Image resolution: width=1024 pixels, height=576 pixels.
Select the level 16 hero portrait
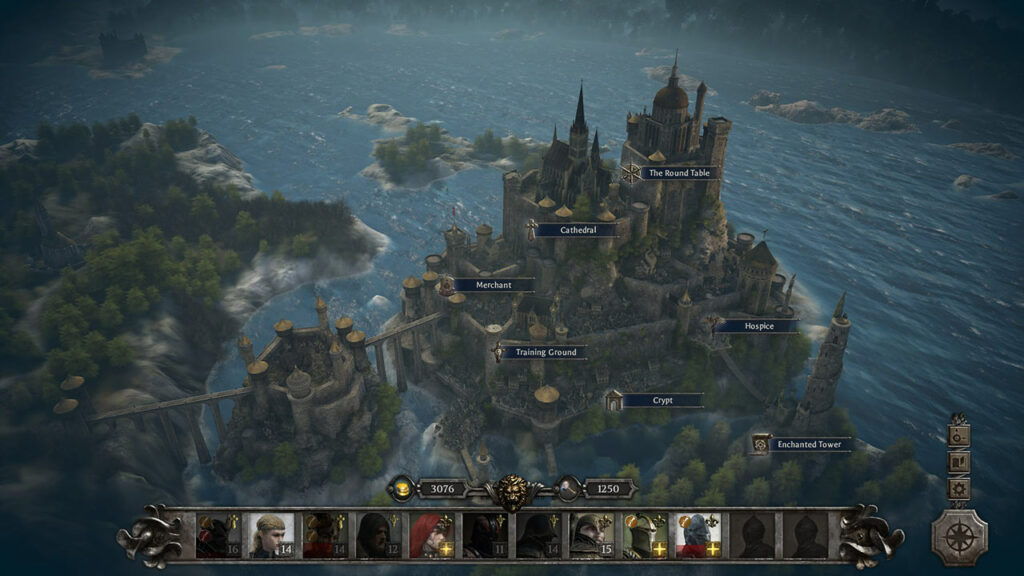tap(217, 535)
